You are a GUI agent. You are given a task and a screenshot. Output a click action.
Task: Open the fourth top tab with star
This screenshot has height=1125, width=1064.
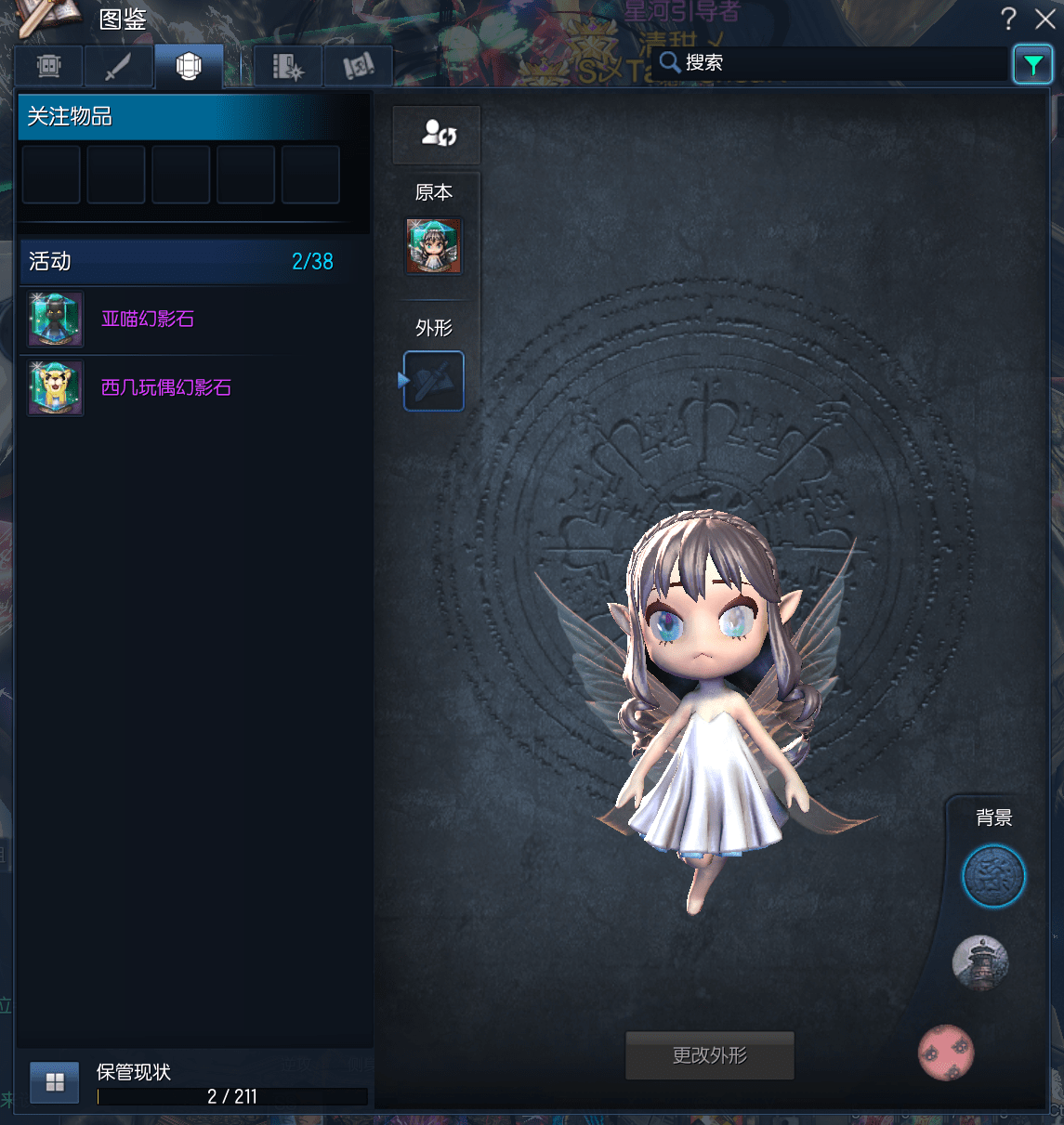pyautogui.click(x=288, y=67)
